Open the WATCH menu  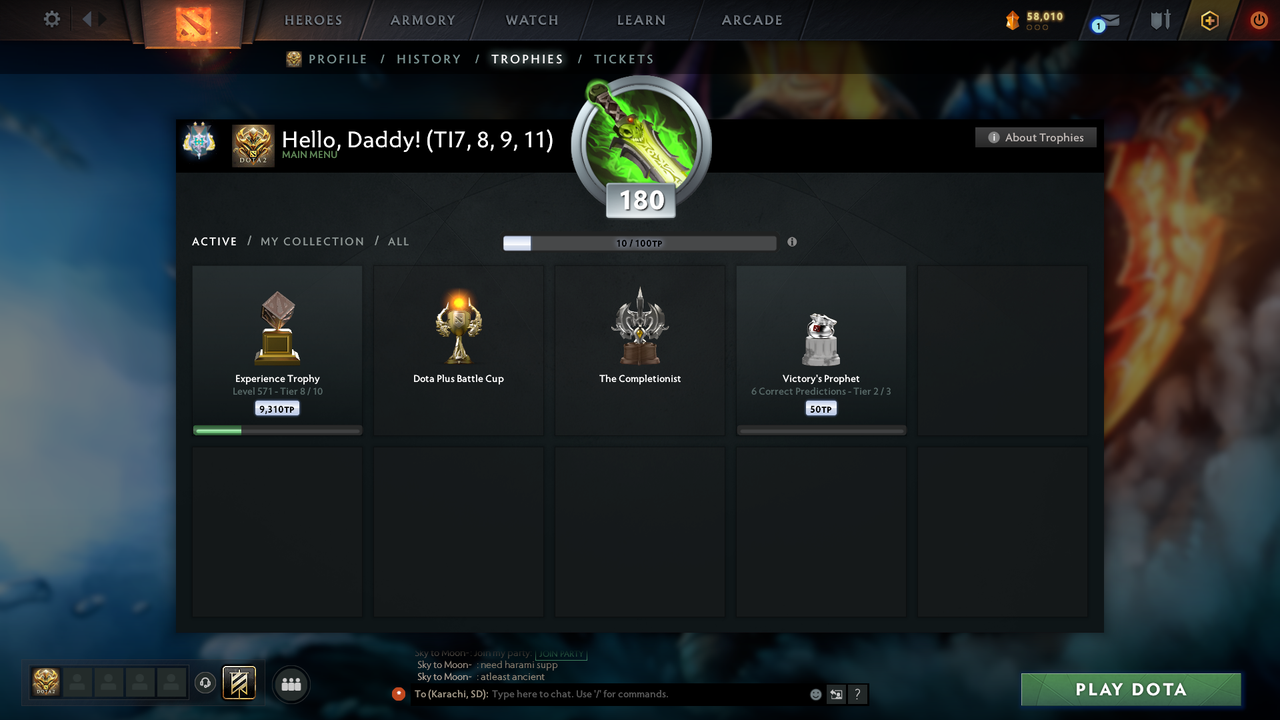[x=531, y=20]
